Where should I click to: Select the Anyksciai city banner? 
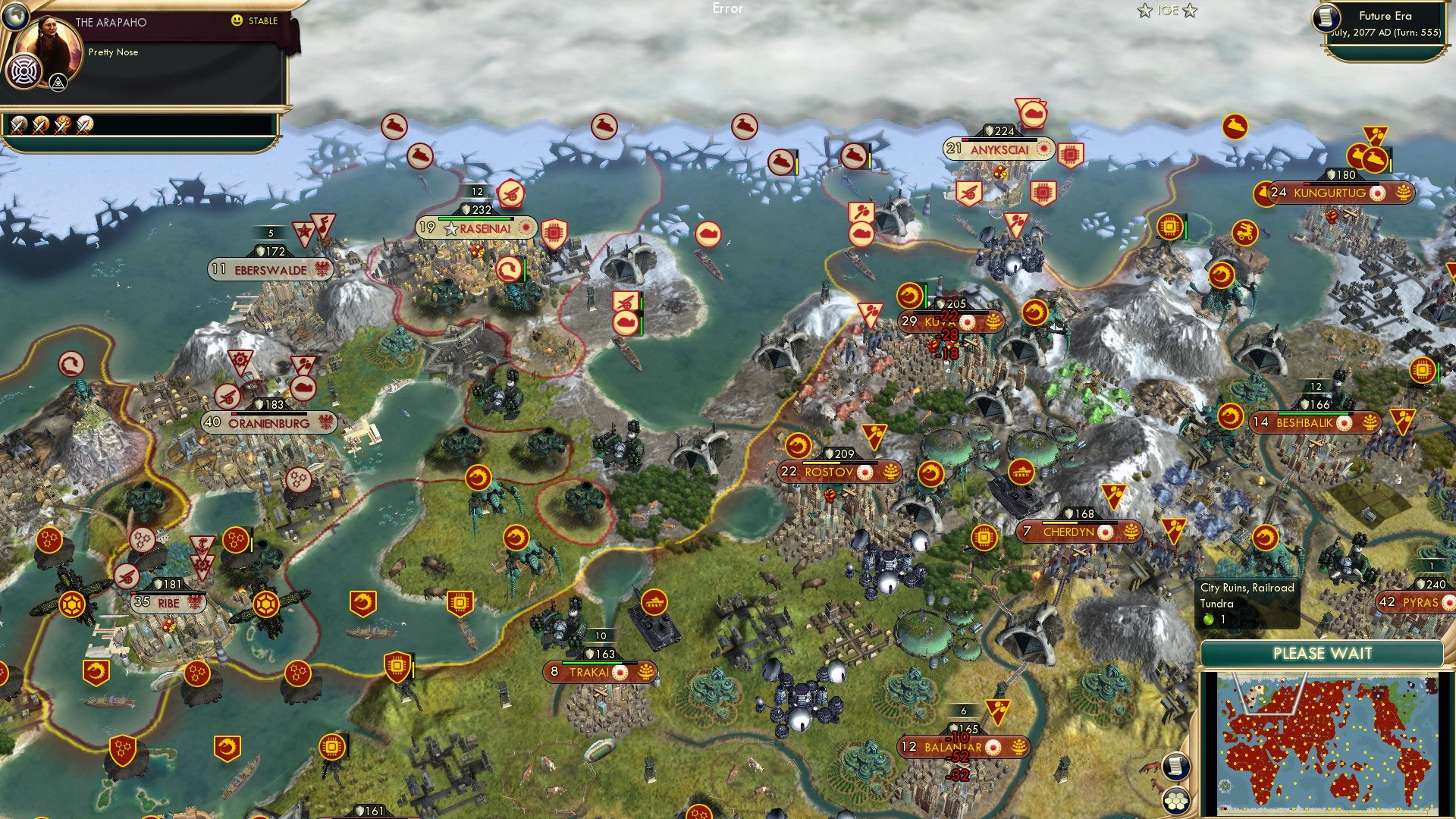(x=999, y=149)
